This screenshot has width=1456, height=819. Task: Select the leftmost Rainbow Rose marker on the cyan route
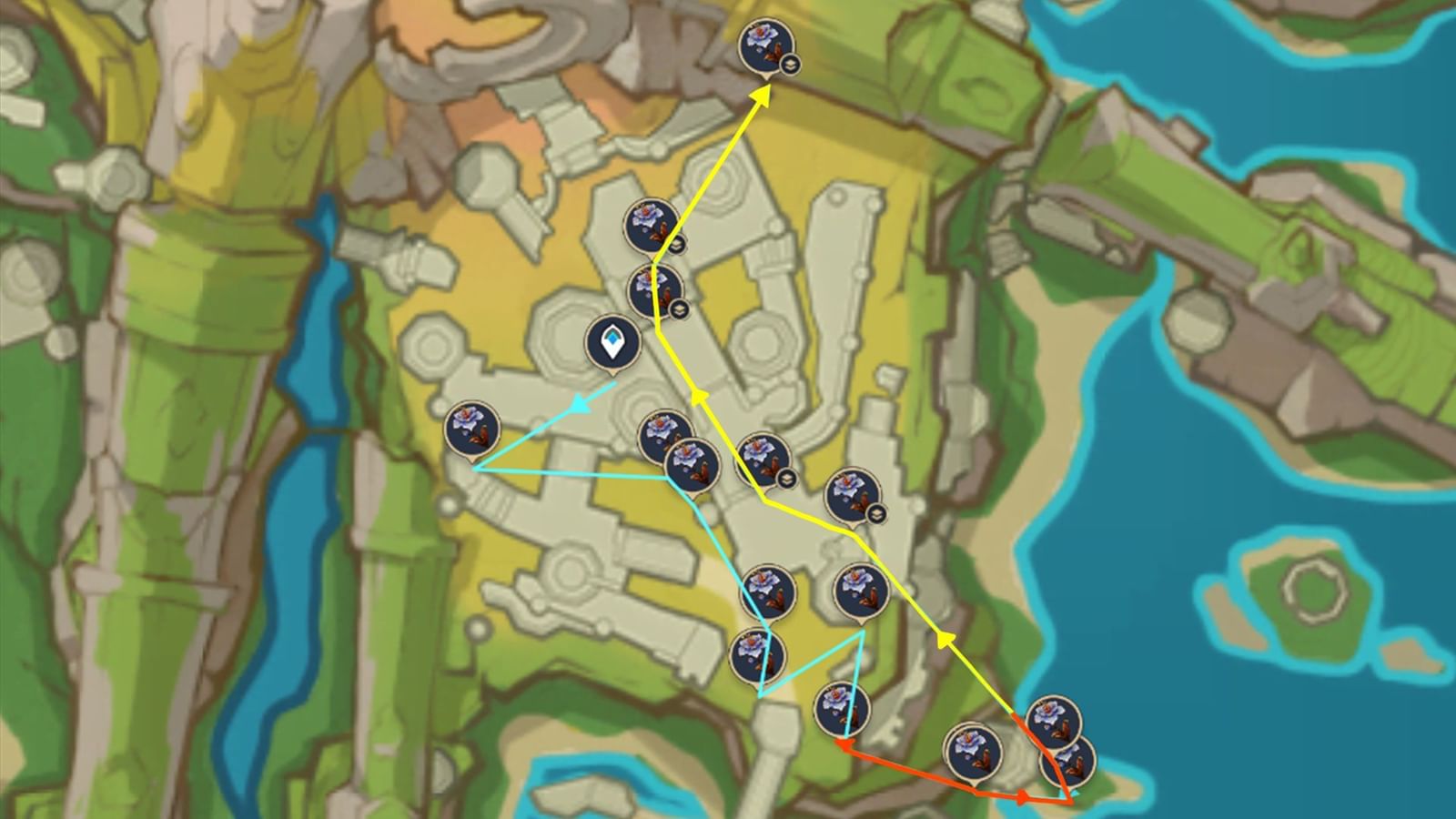point(470,423)
